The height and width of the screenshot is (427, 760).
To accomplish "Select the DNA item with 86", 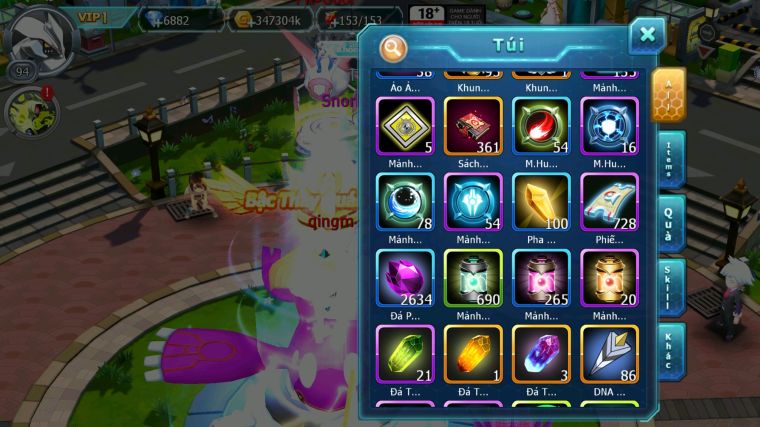I will [609, 354].
